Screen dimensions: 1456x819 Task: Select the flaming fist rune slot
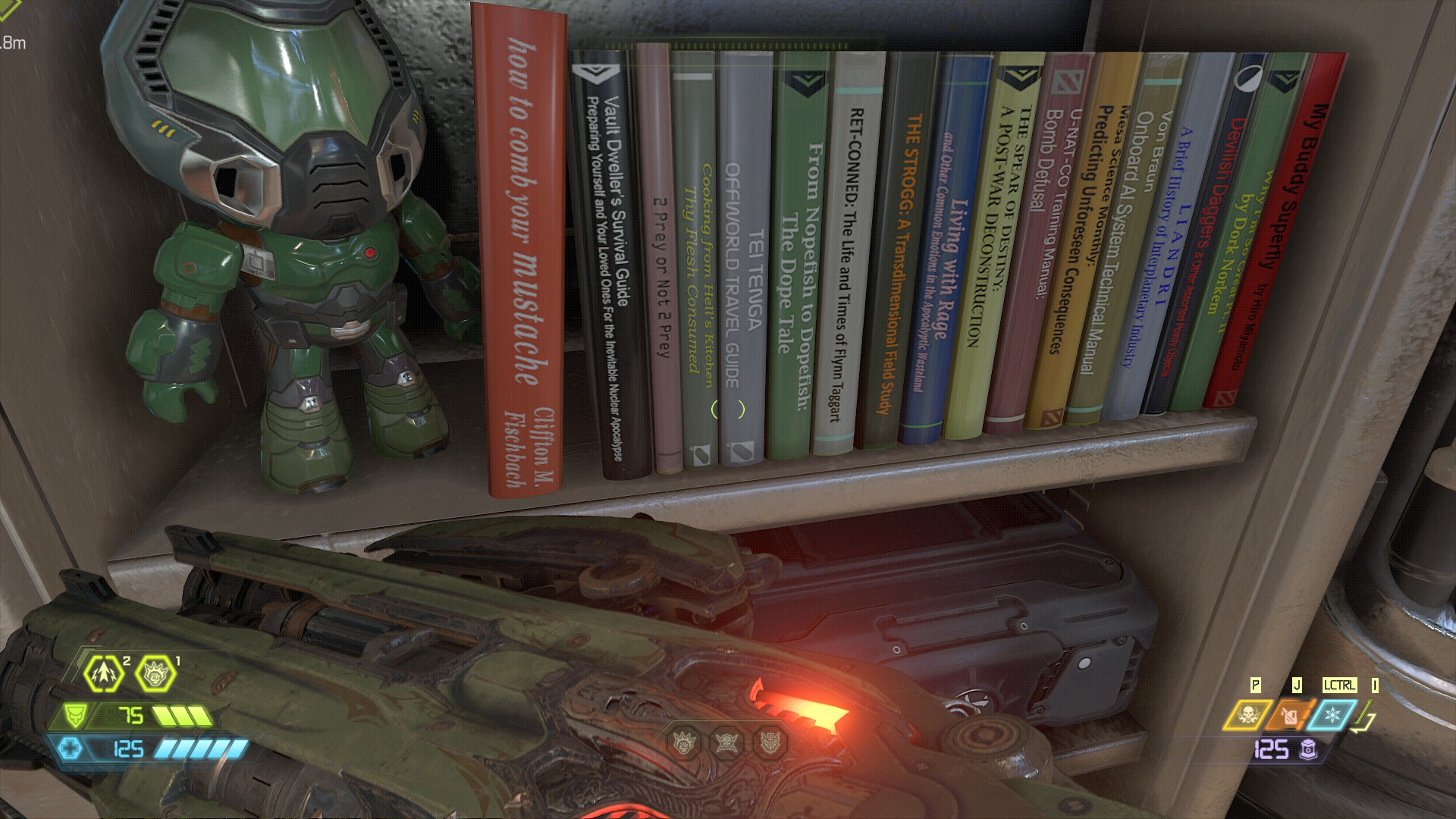[x=684, y=741]
